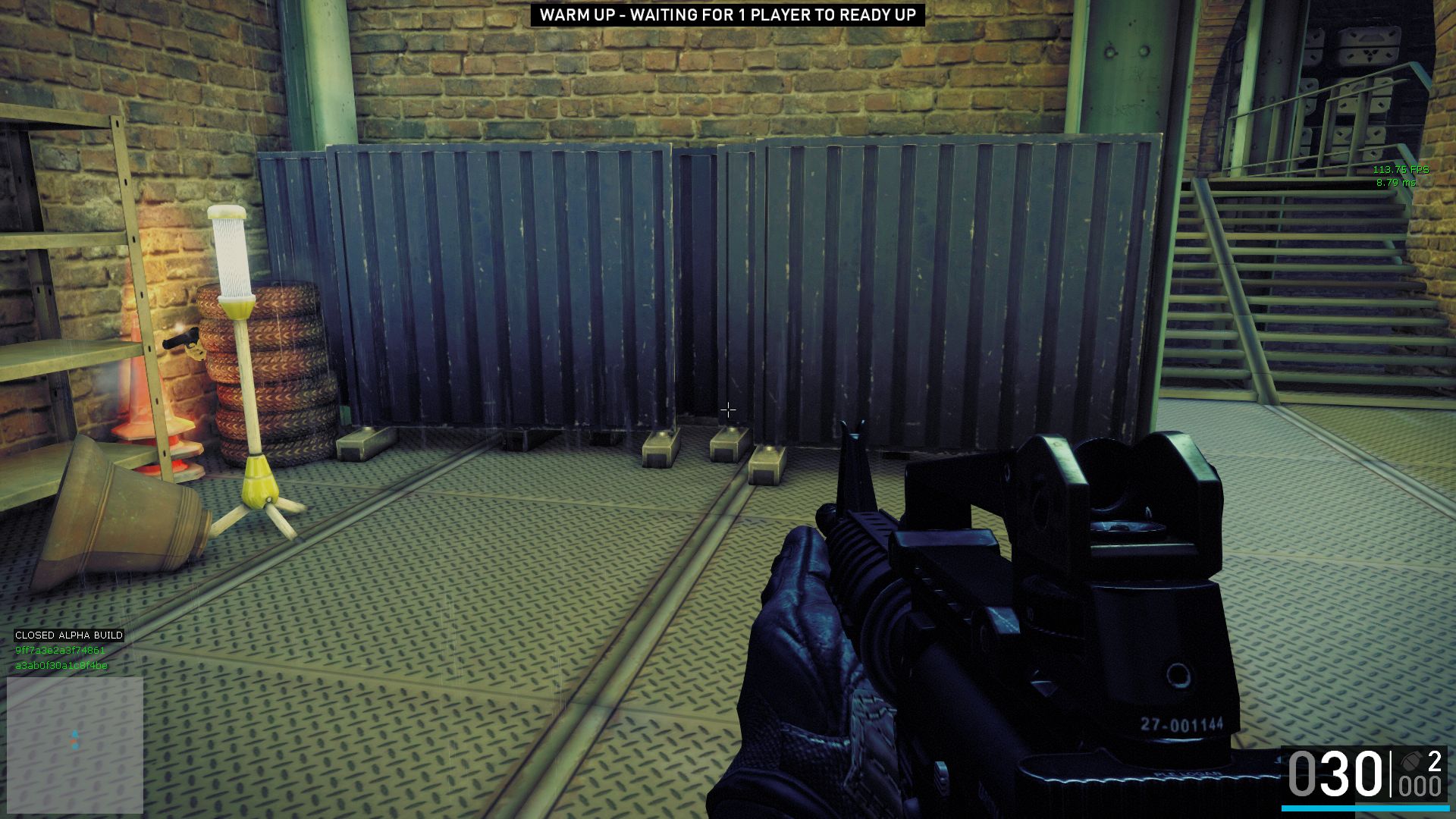Select the grenade icon by the ammo counter
Screen dimensions: 1456x819
[x=1410, y=761]
